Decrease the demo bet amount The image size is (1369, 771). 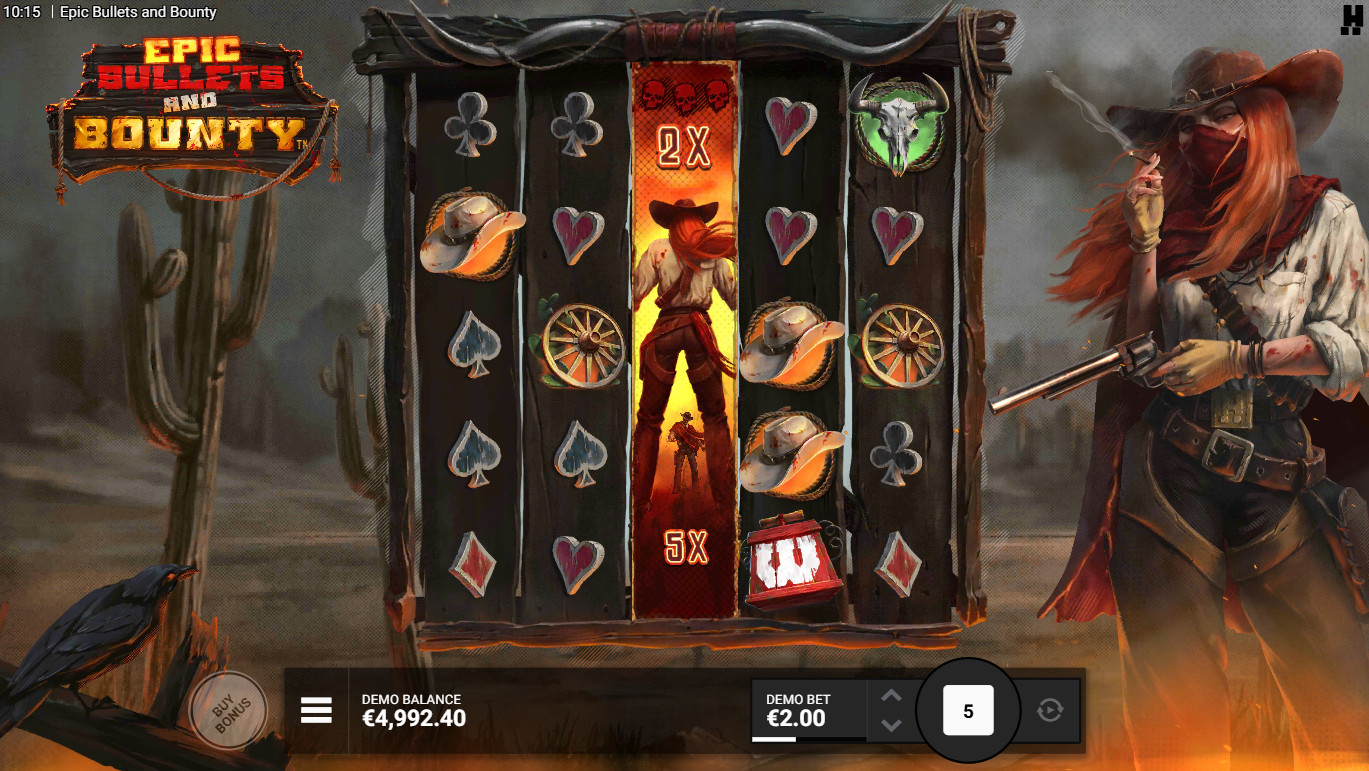891,725
